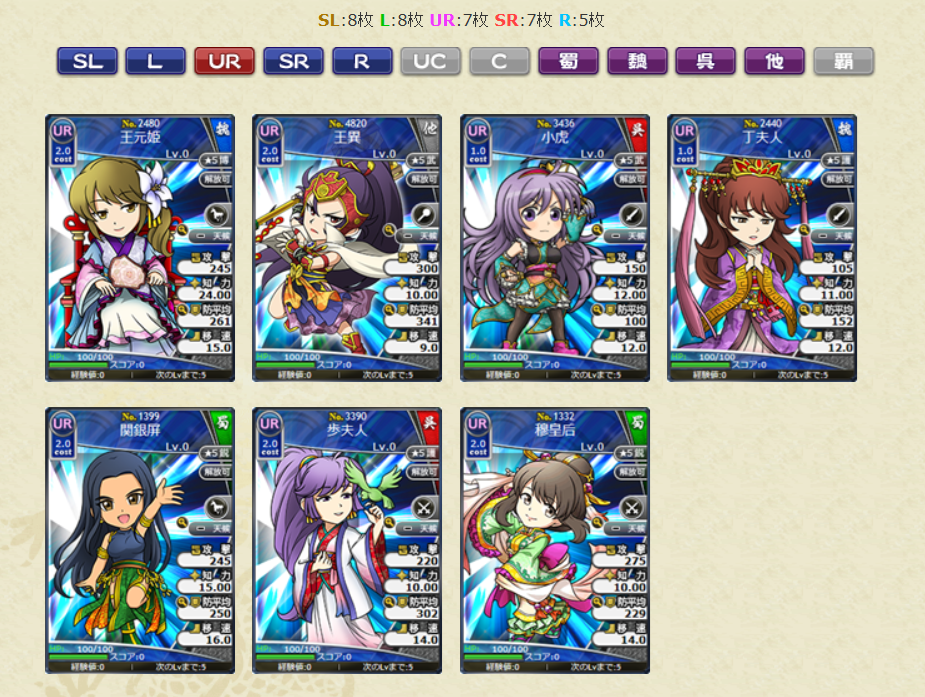
Task: Show 他 faction cards
Action: tap(774, 61)
